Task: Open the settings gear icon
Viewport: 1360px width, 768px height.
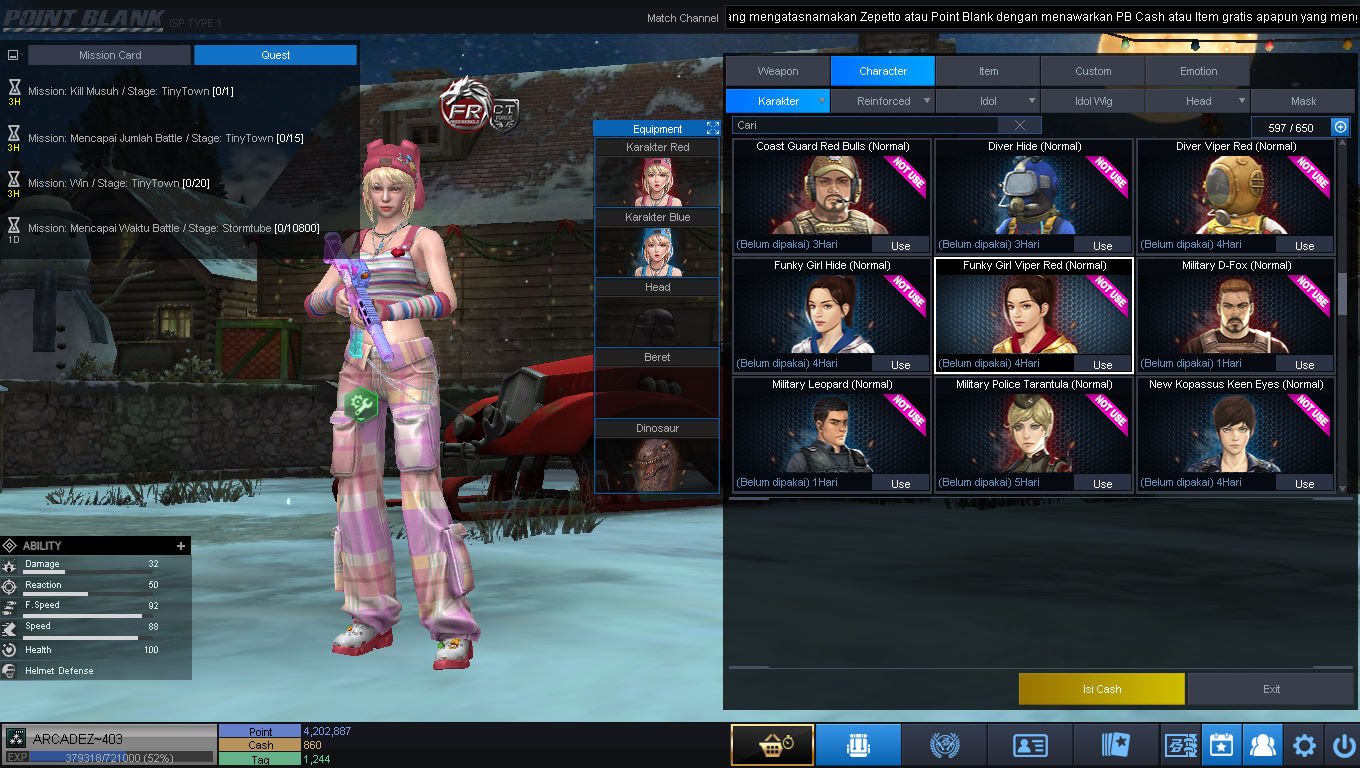Action: tap(1304, 745)
